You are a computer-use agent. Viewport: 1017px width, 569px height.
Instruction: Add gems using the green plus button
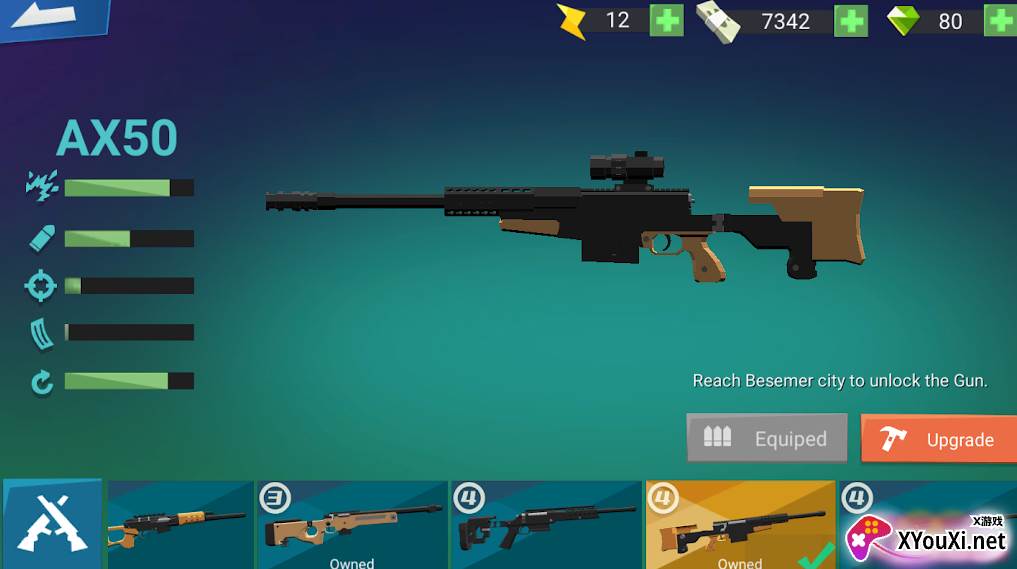click(1000, 20)
